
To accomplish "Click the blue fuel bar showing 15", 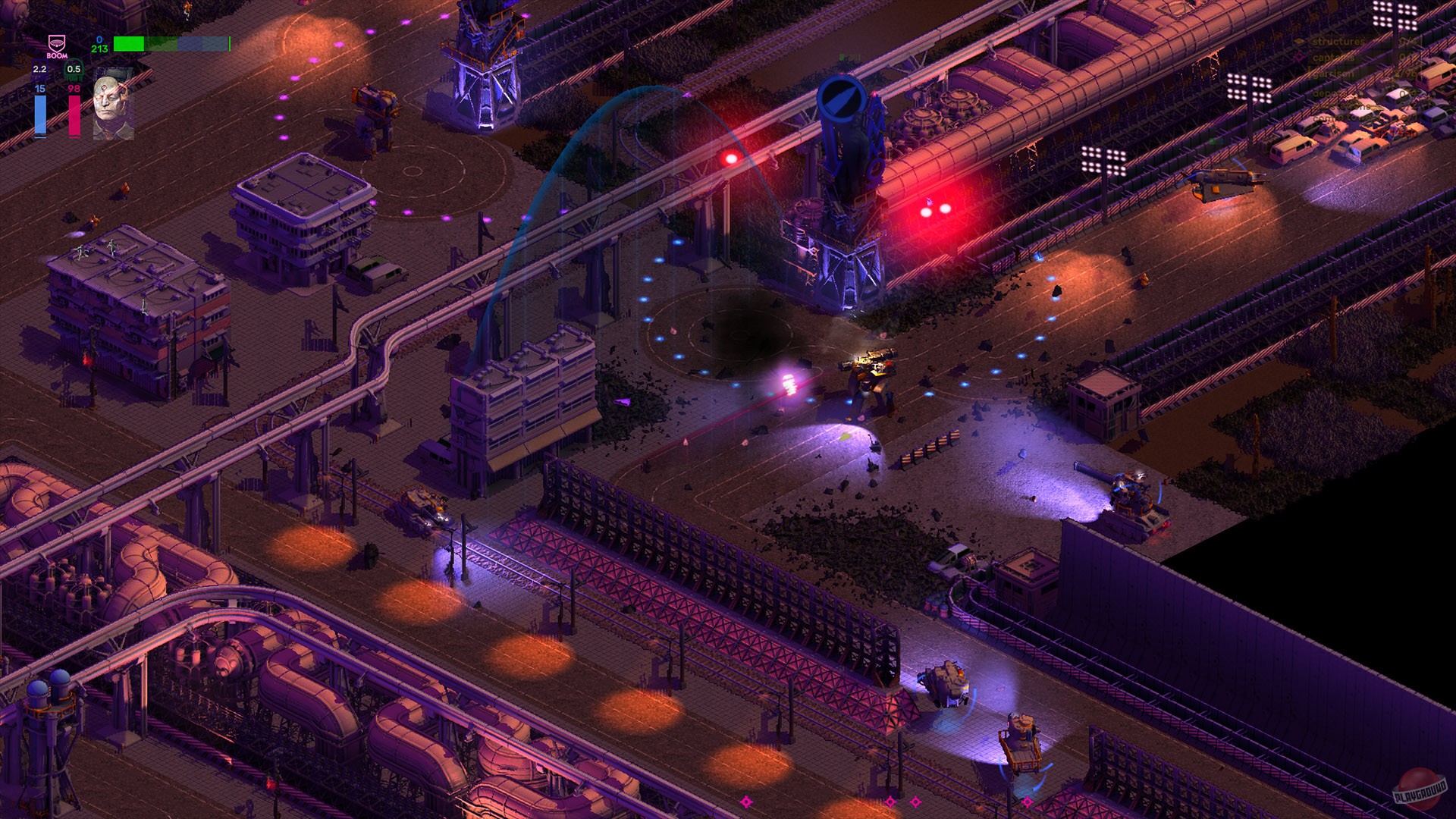I will [x=40, y=116].
